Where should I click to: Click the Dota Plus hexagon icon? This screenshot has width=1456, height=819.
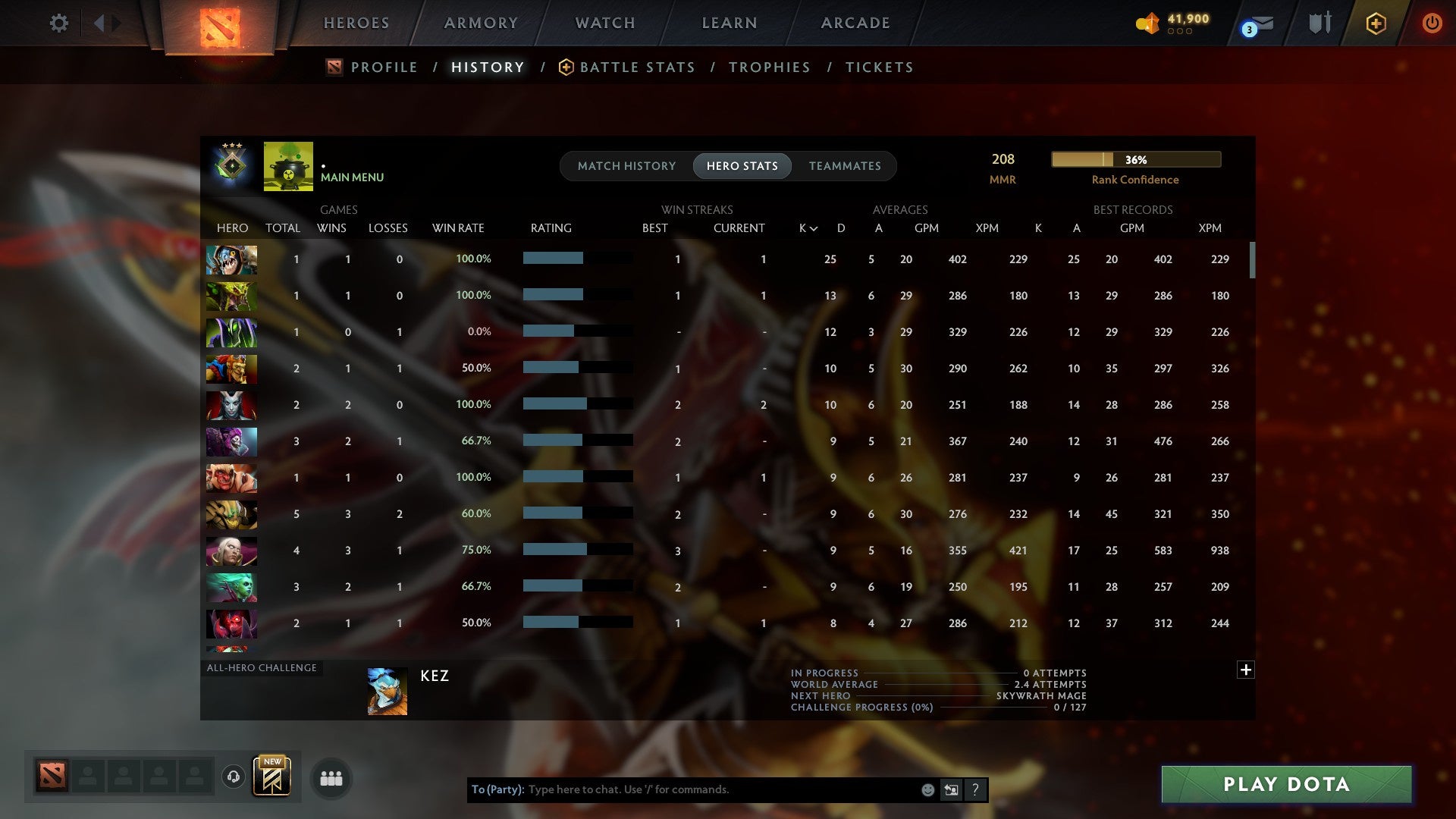point(1376,23)
